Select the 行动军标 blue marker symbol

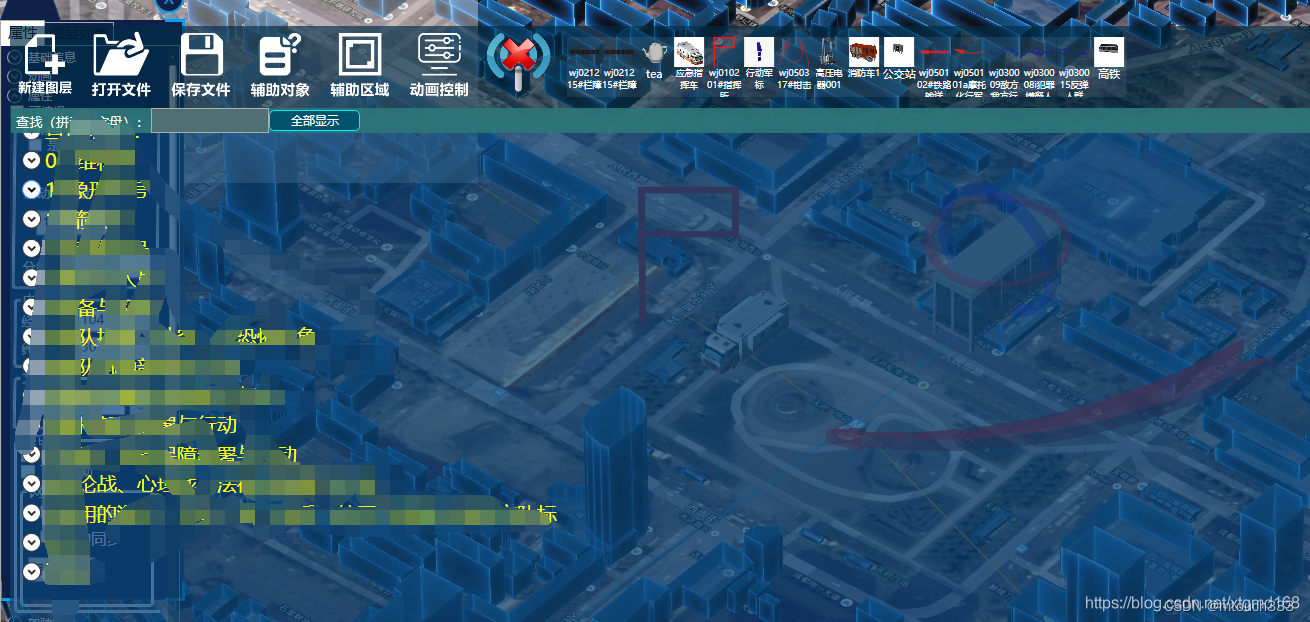tap(759, 53)
